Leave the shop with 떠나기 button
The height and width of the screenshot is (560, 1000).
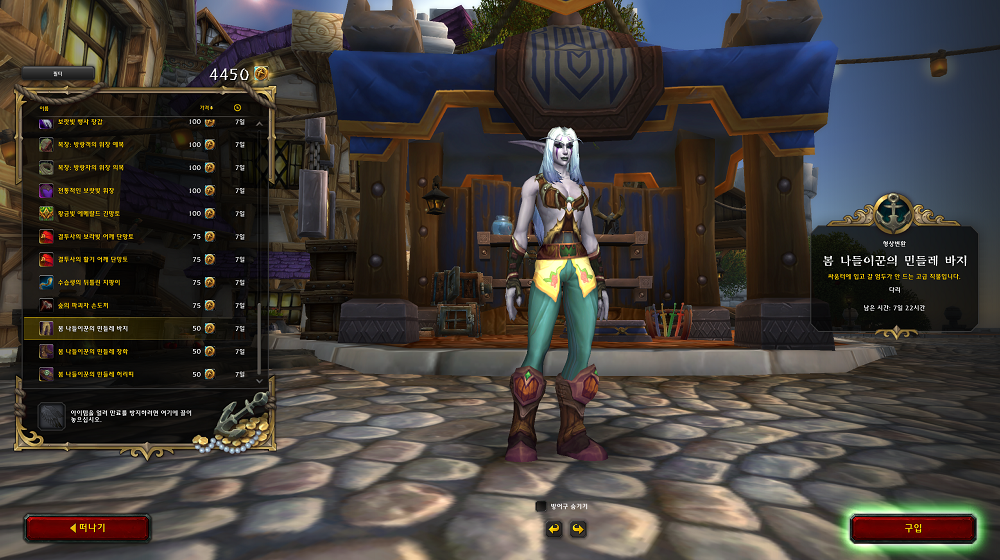(87, 528)
